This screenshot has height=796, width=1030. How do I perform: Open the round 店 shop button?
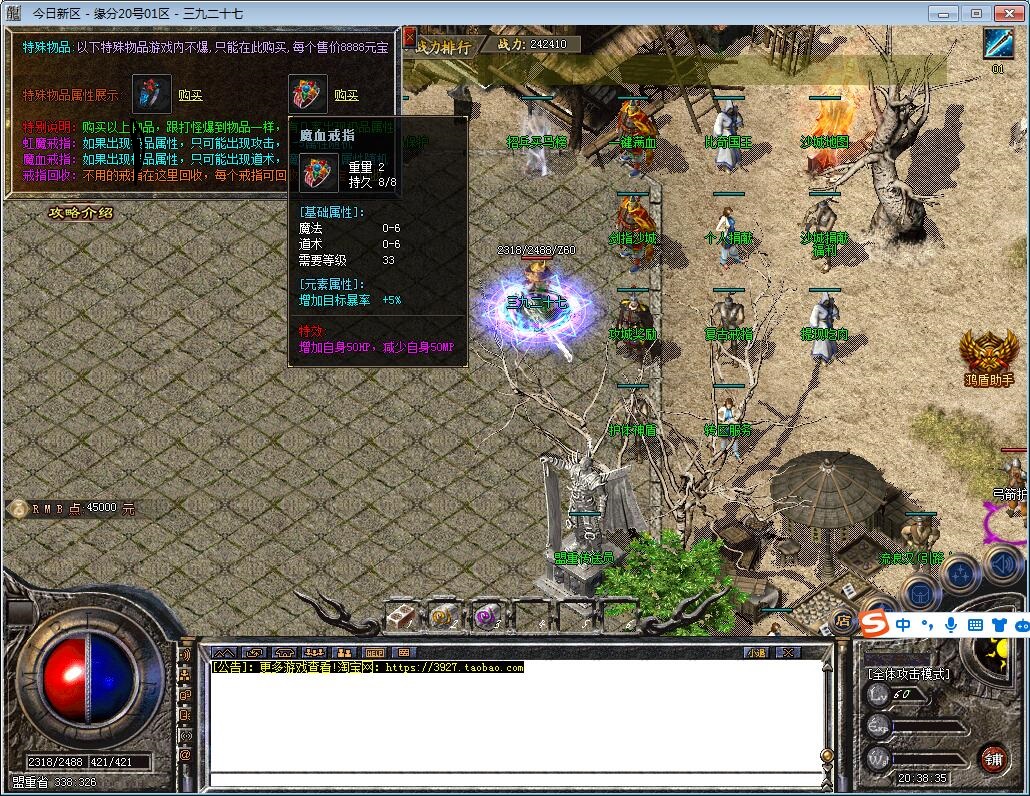(x=843, y=621)
